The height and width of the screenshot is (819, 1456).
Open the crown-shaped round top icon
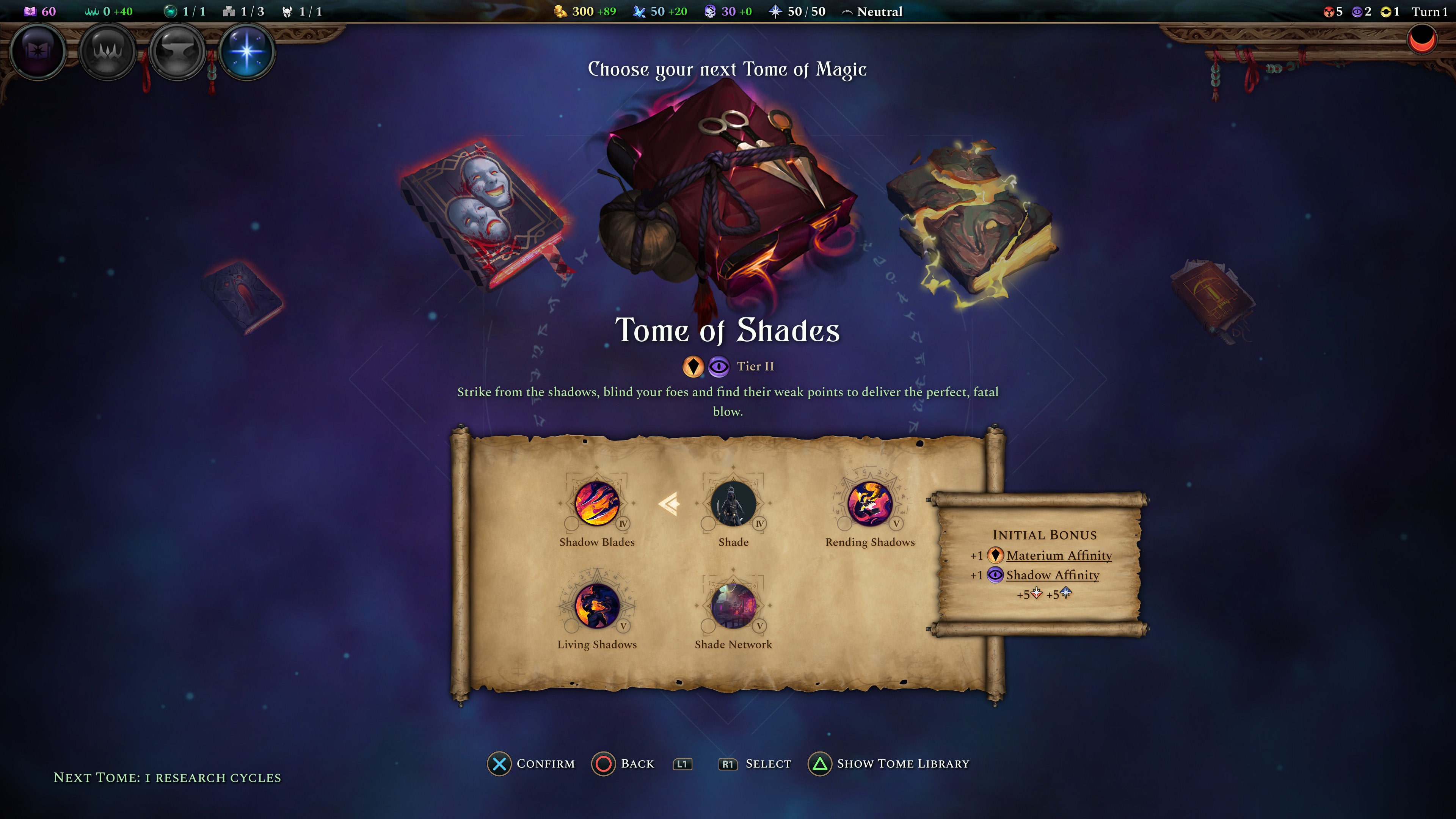tap(107, 52)
